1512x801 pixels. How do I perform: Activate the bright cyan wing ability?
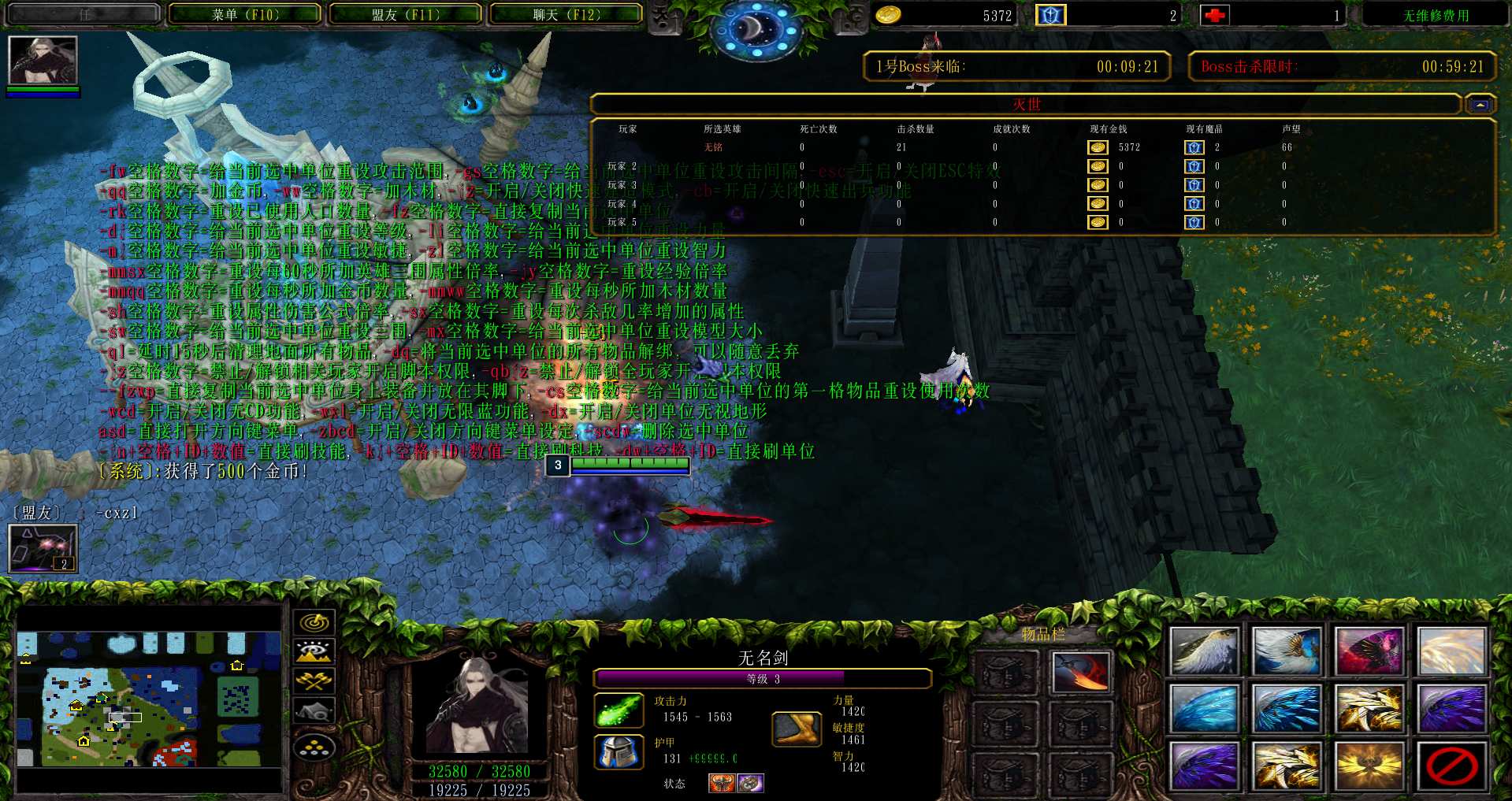(1204, 708)
